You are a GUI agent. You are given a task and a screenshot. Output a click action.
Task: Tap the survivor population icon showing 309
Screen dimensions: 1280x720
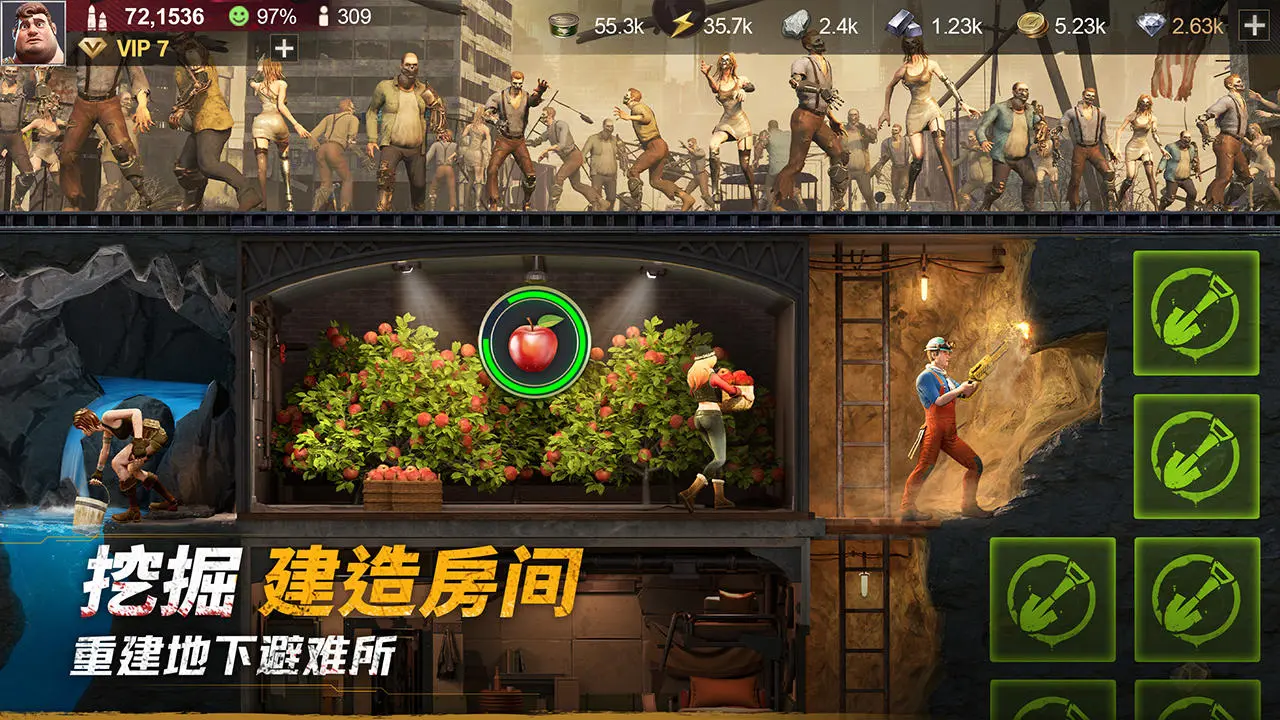tap(325, 16)
